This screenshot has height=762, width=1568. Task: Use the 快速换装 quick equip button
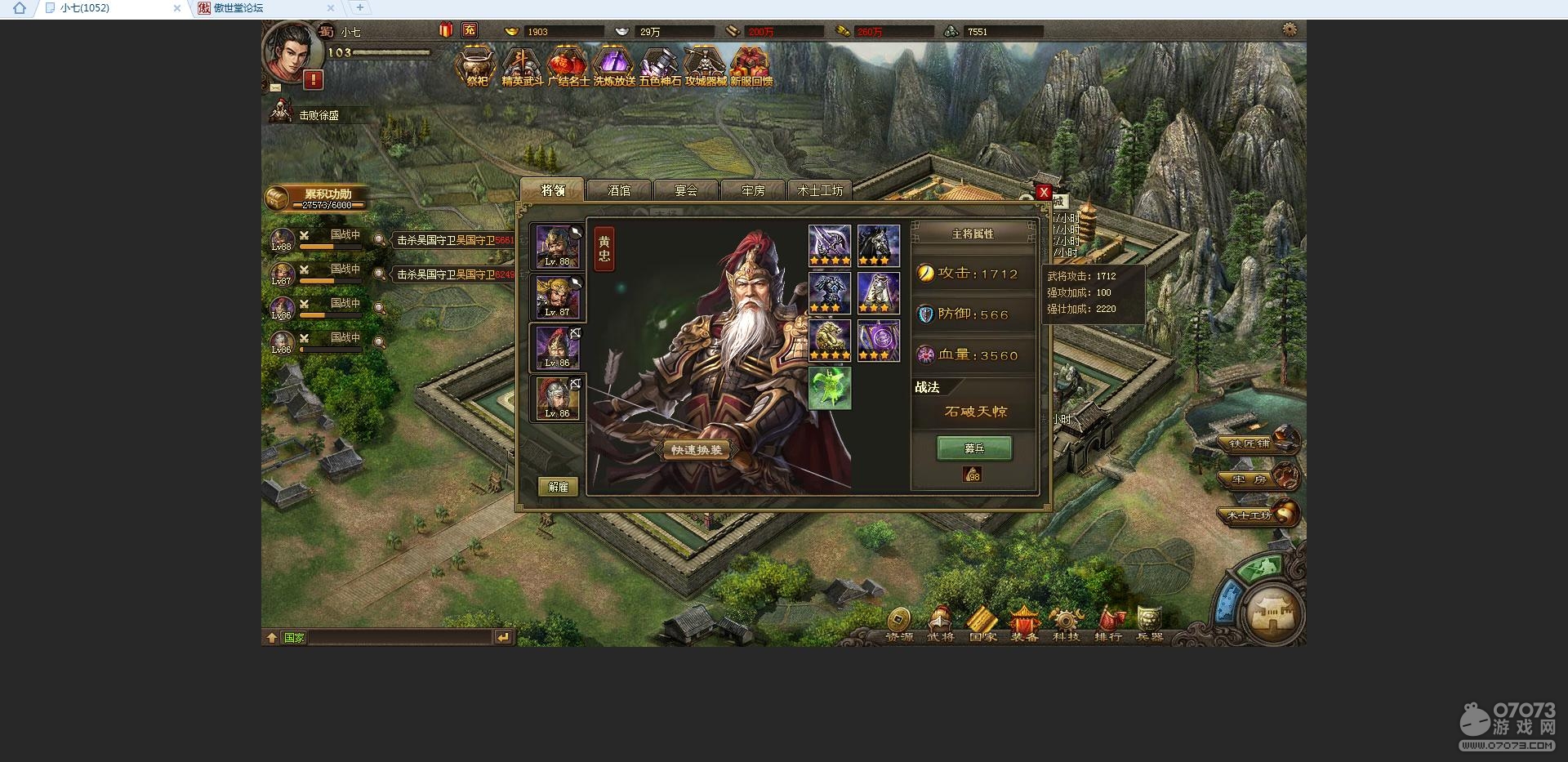[697, 450]
